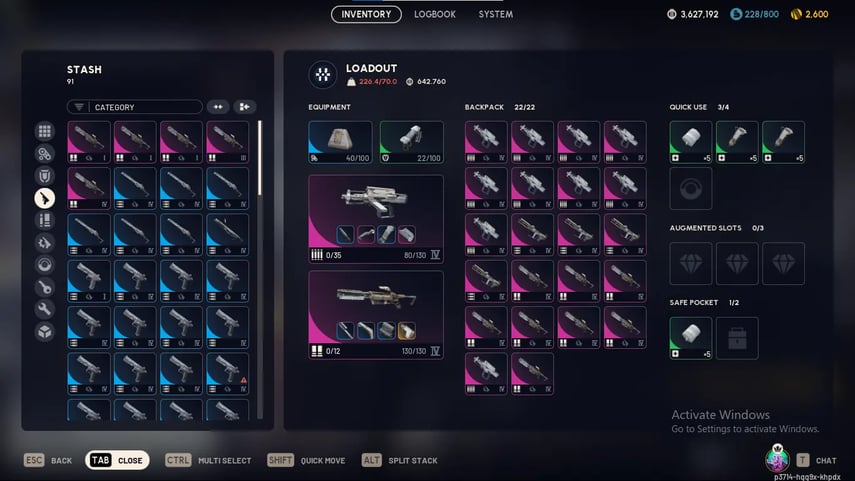Viewport: 855px width, 481px height.
Task: Open the stash Category sort dropdown
Action: pos(135,107)
